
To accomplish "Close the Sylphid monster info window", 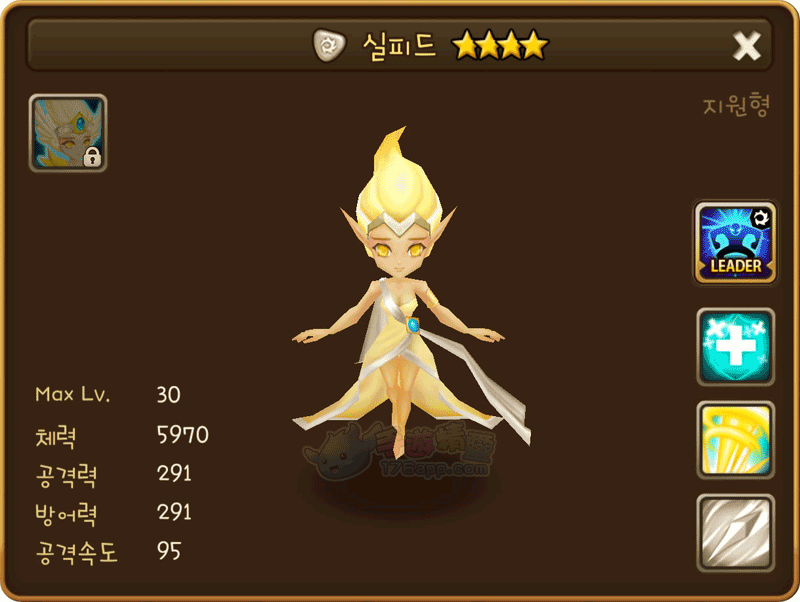I will click(747, 45).
